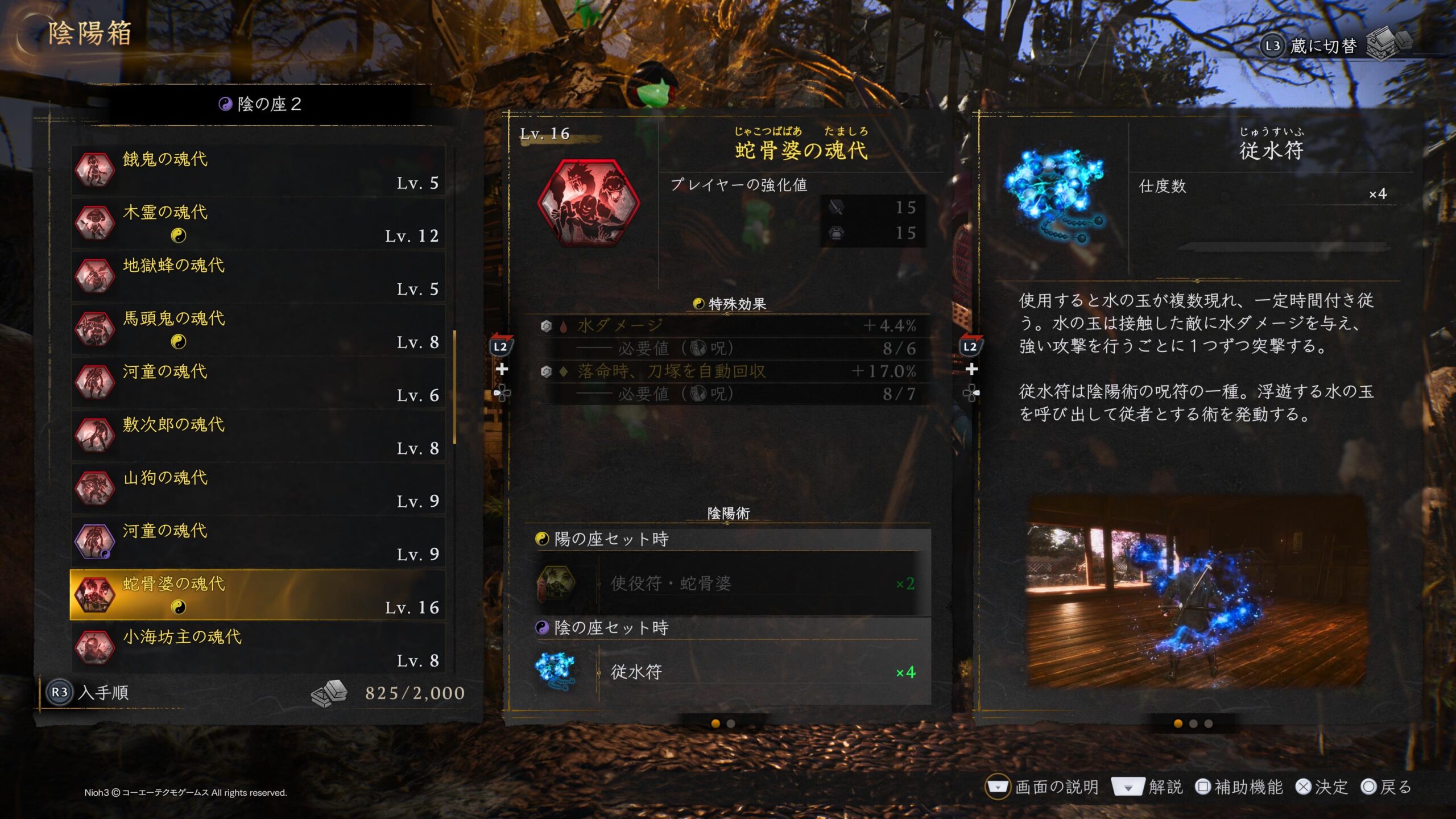
Task: Pick the 地獄蜂の魂代 row
Action: (x=258, y=276)
